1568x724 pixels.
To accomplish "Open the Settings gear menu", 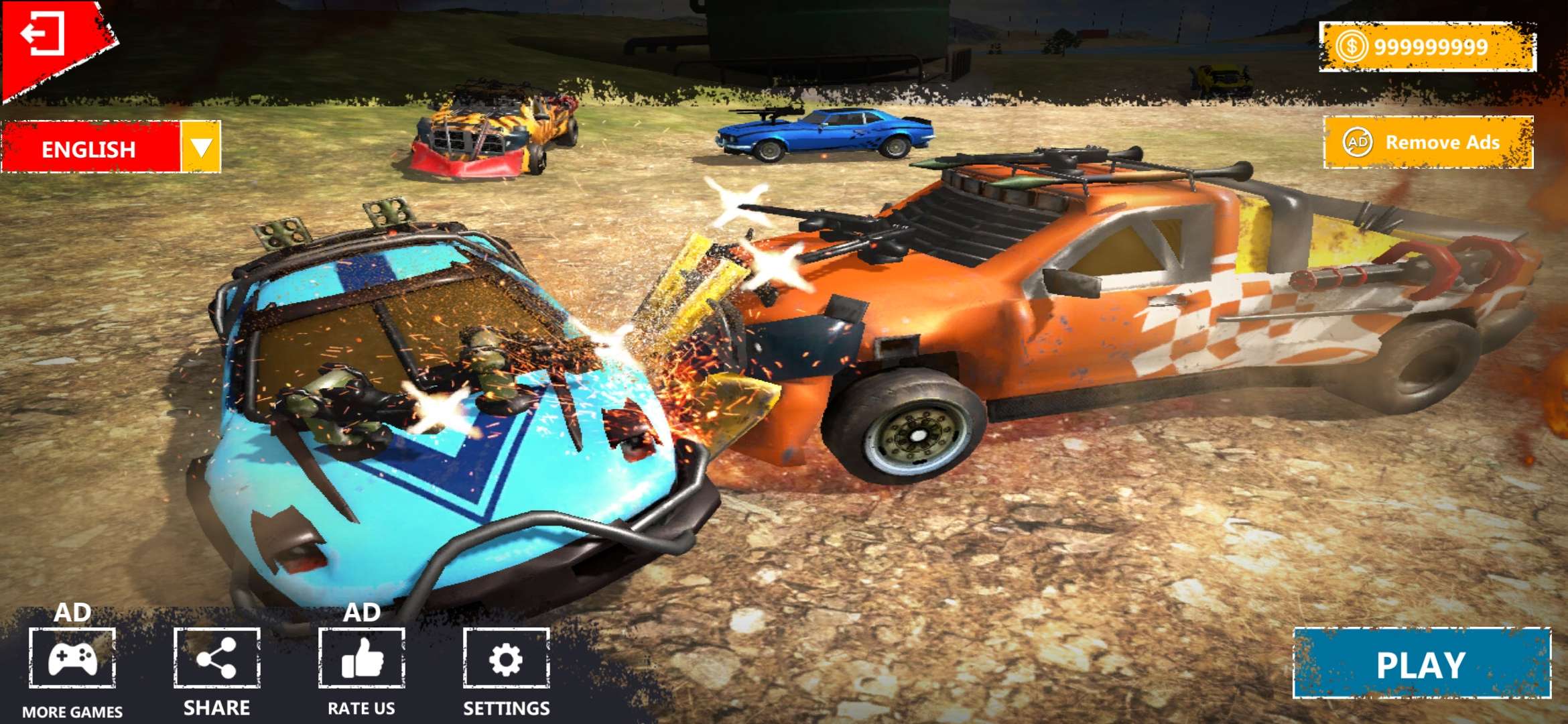I will pos(506,659).
